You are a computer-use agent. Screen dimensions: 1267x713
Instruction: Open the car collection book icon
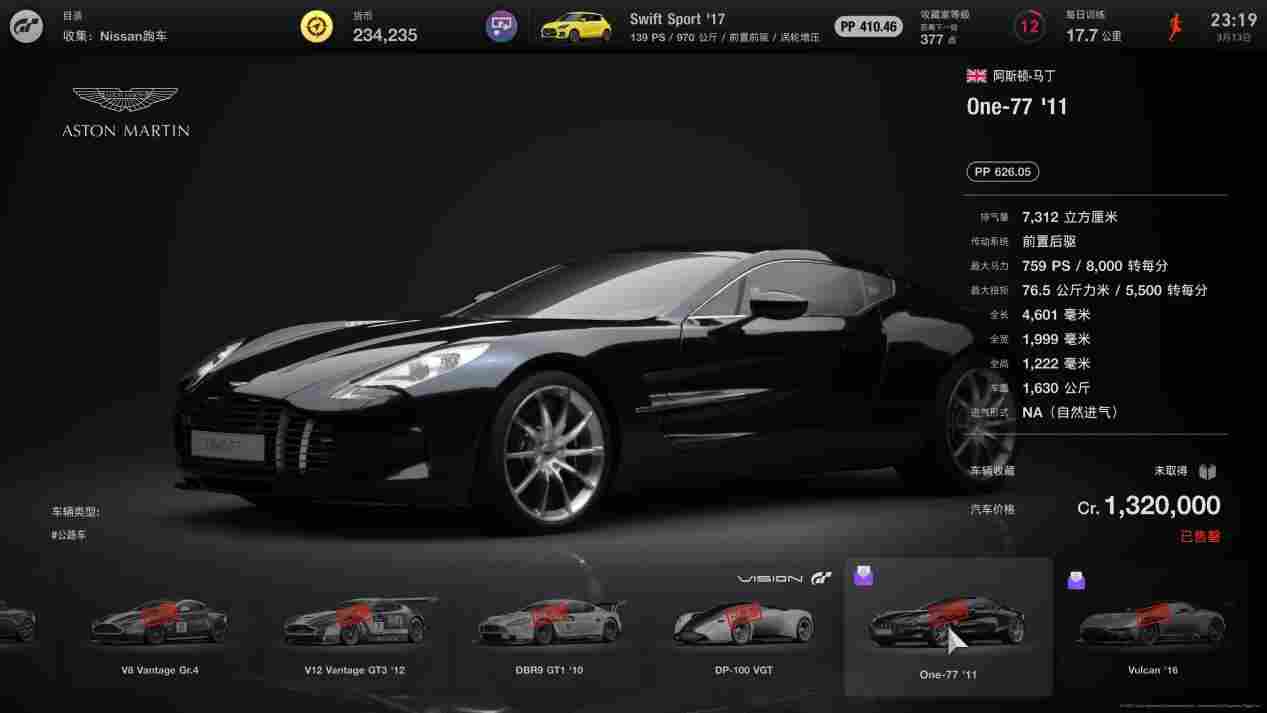[1208, 471]
